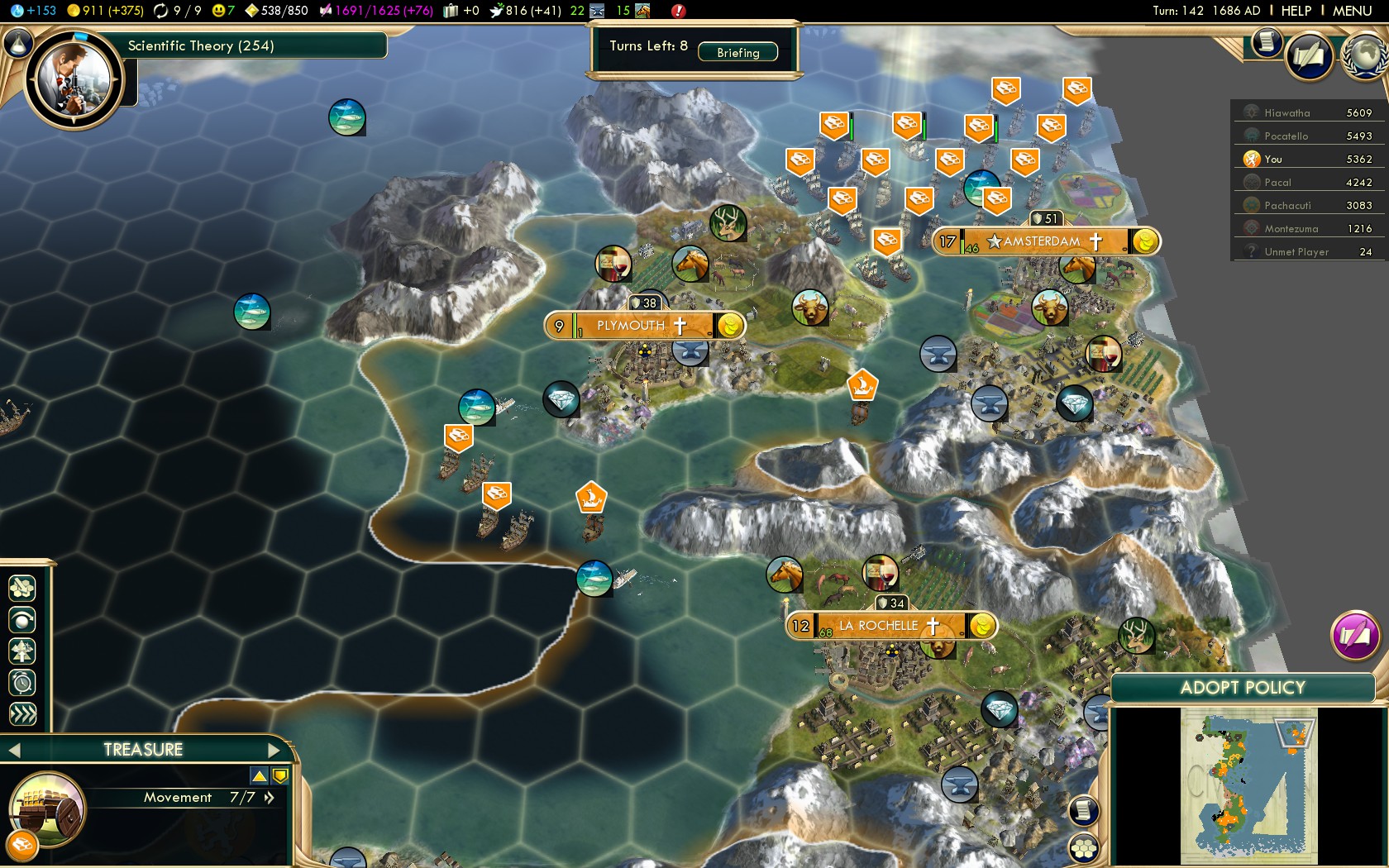This screenshot has height=868, width=1389.
Task: Click the ADOPT POLICY button
Action: tap(1242, 688)
